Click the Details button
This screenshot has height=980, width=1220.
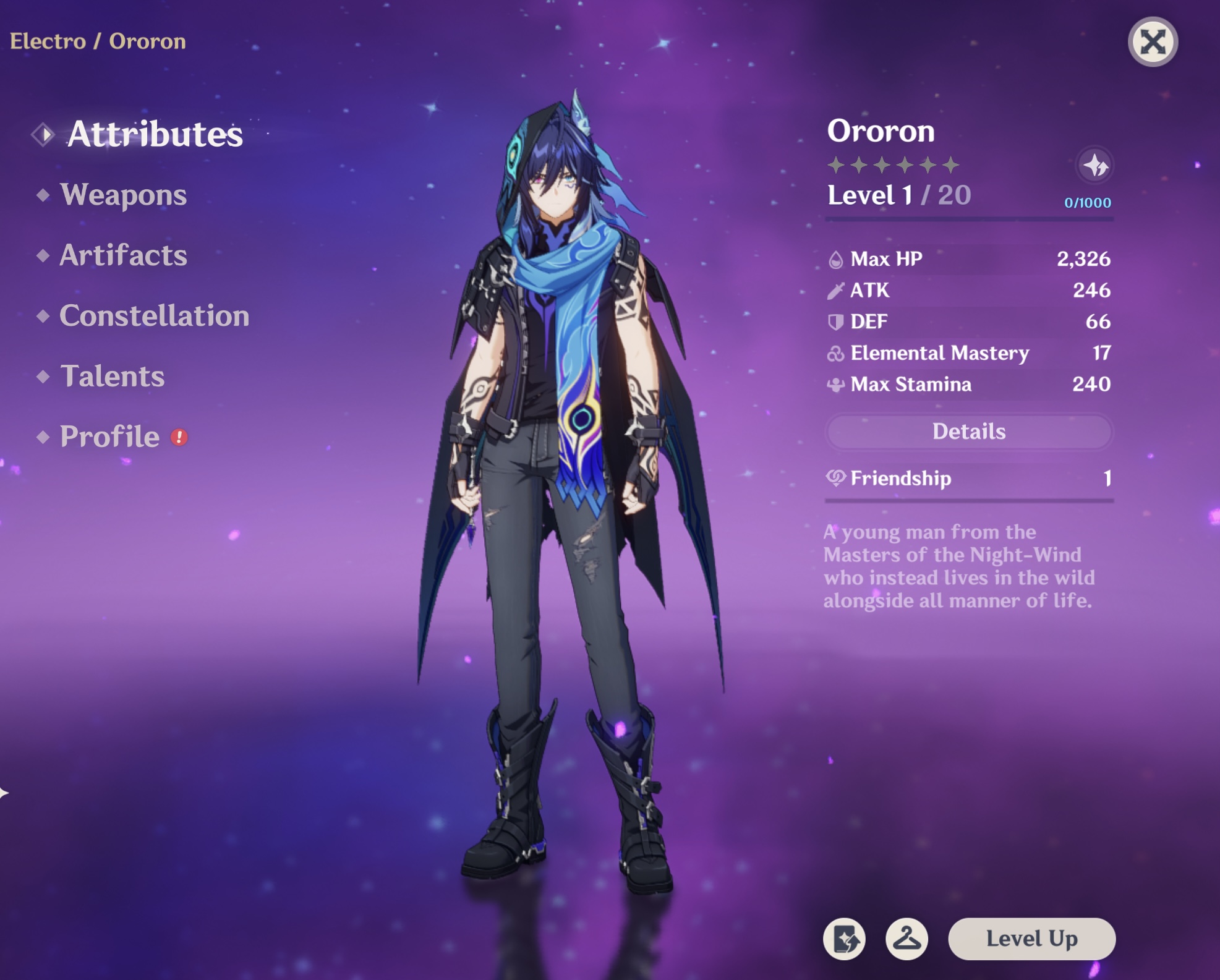point(969,433)
